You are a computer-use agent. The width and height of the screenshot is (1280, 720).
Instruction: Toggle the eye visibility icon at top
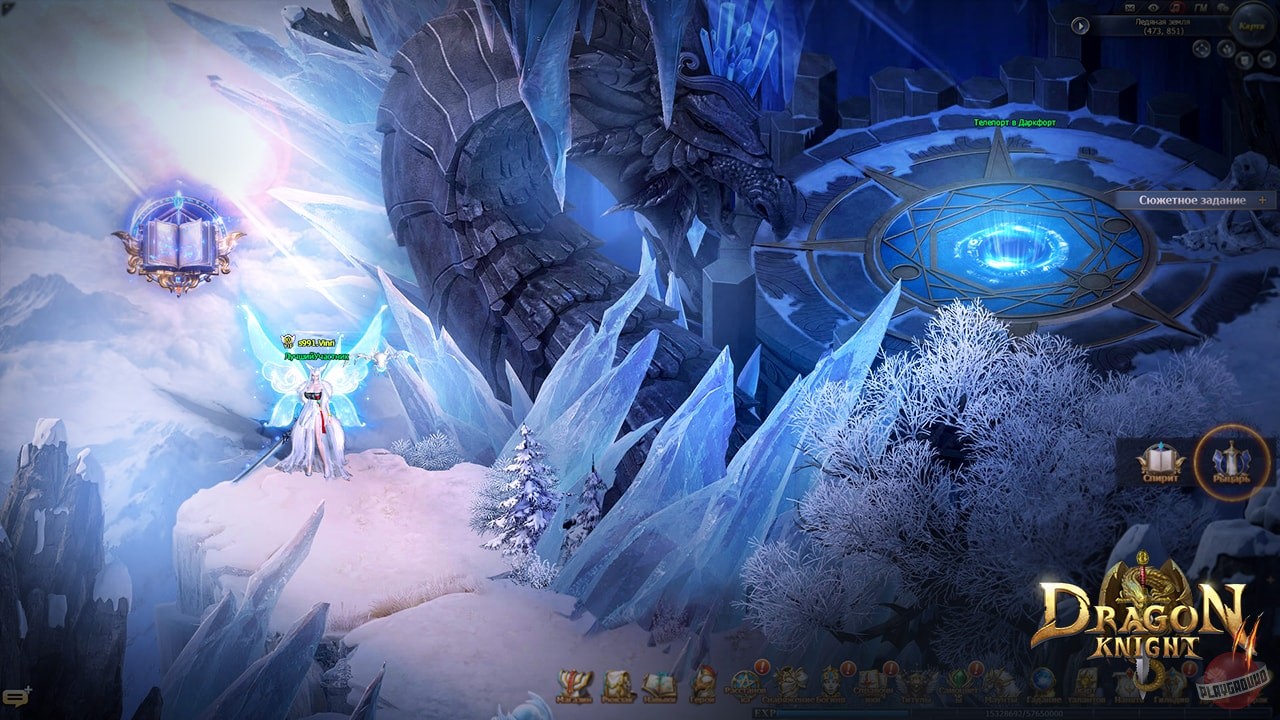(x=1153, y=7)
